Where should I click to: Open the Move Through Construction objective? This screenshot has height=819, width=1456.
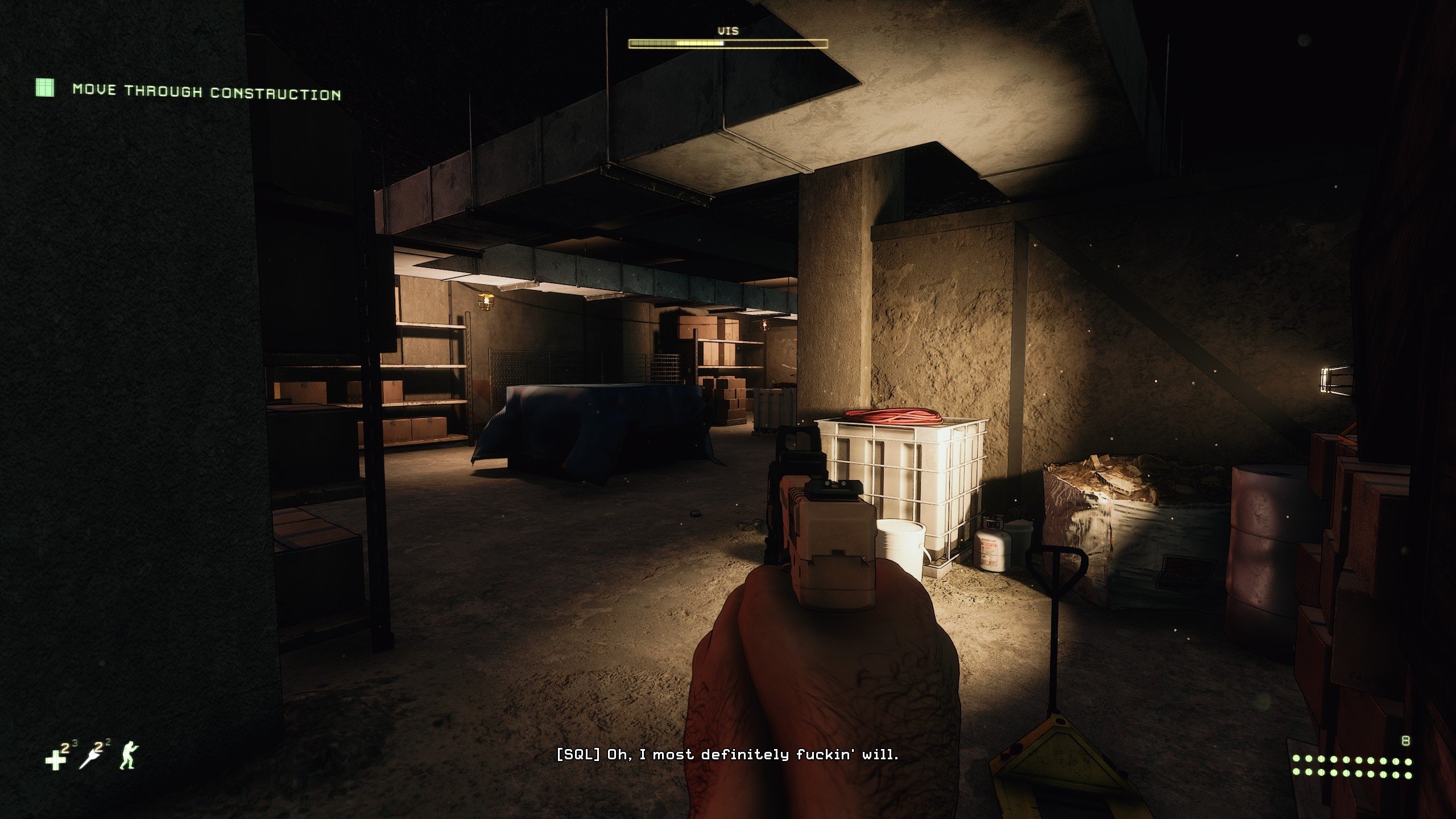[x=206, y=92]
